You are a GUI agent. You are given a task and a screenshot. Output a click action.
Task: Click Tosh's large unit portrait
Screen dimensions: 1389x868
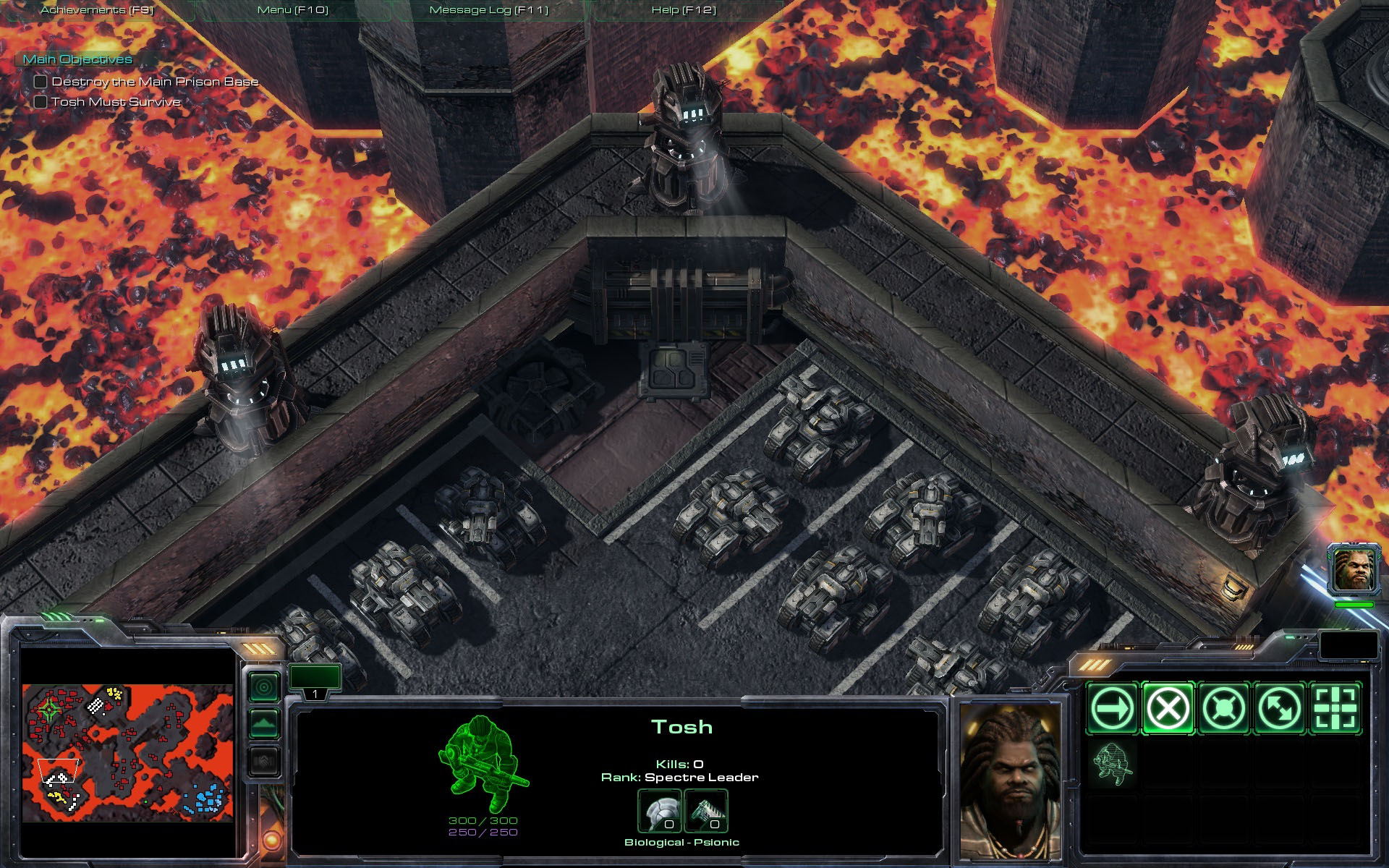[x=1011, y=780]
